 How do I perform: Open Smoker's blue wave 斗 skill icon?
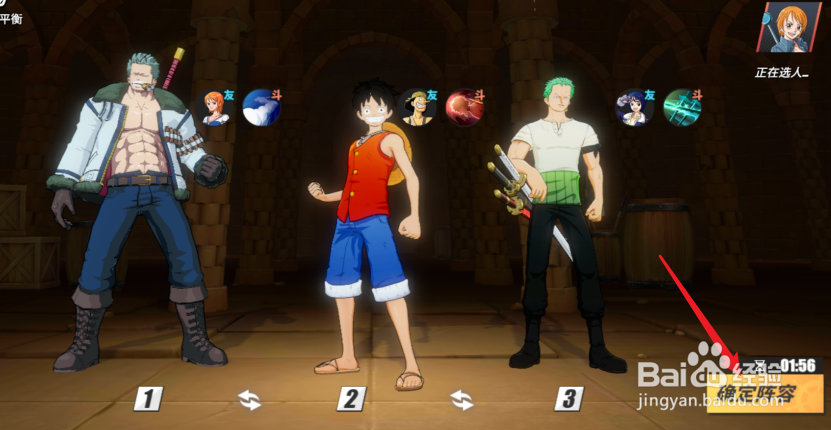(261, 106)
